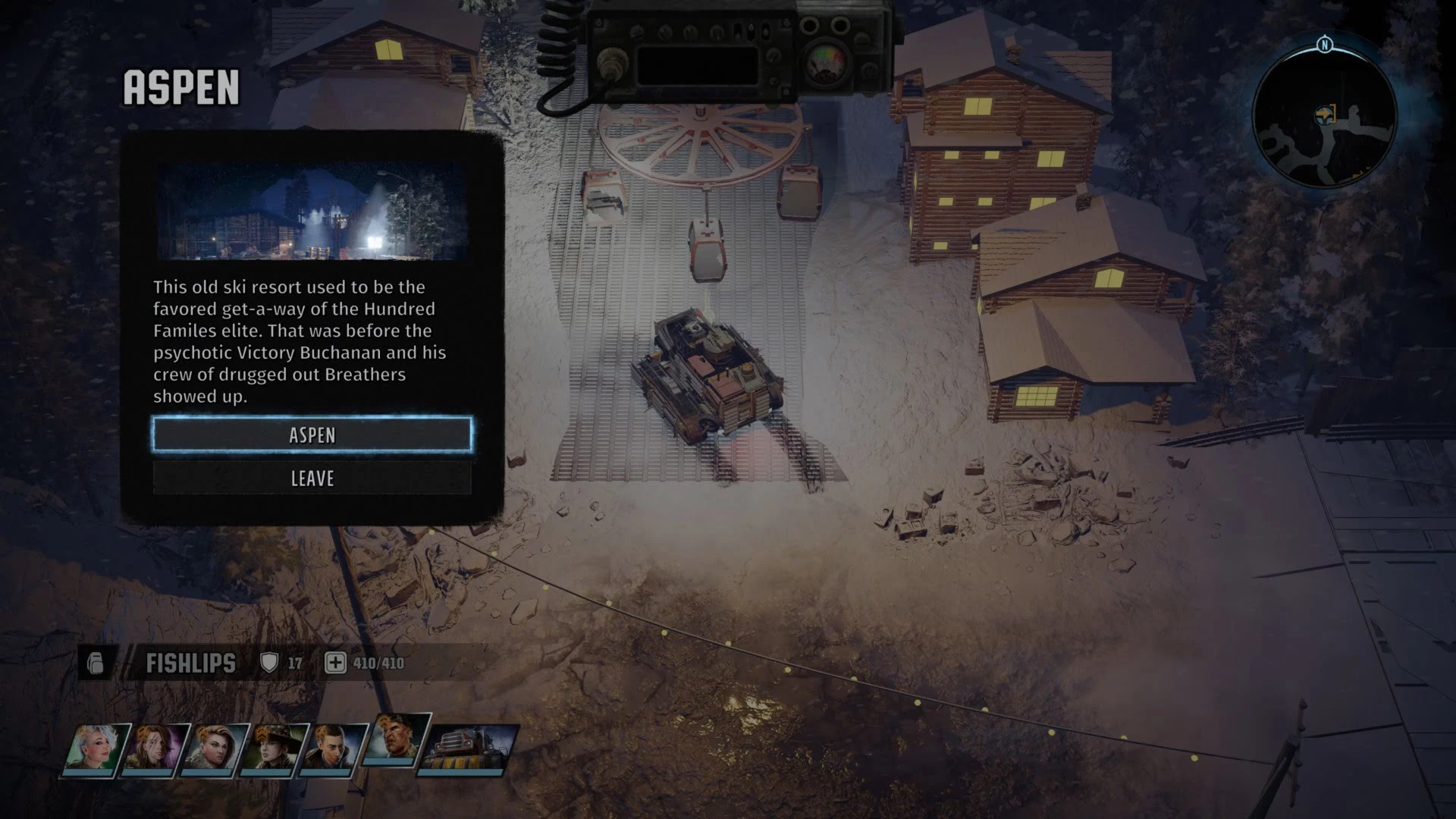Open the backpack inventory icon
Screen dimensions: 1456x819
[96, 663]
